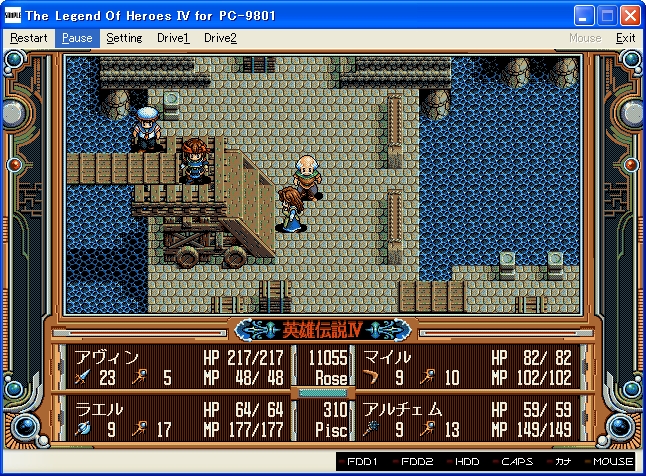Image resolution: width=646 pixels, height=476 pixels.
Task: Open the Restart menu
Action: pyautogui.click(x=28, y=38)
